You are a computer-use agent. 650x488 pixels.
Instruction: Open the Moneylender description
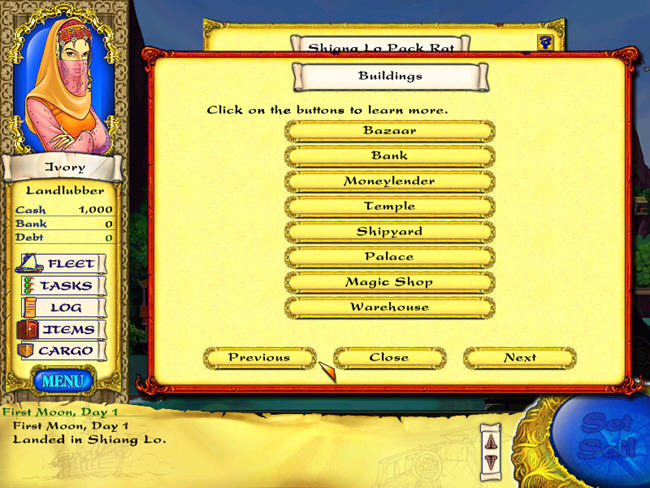point(390,181)
